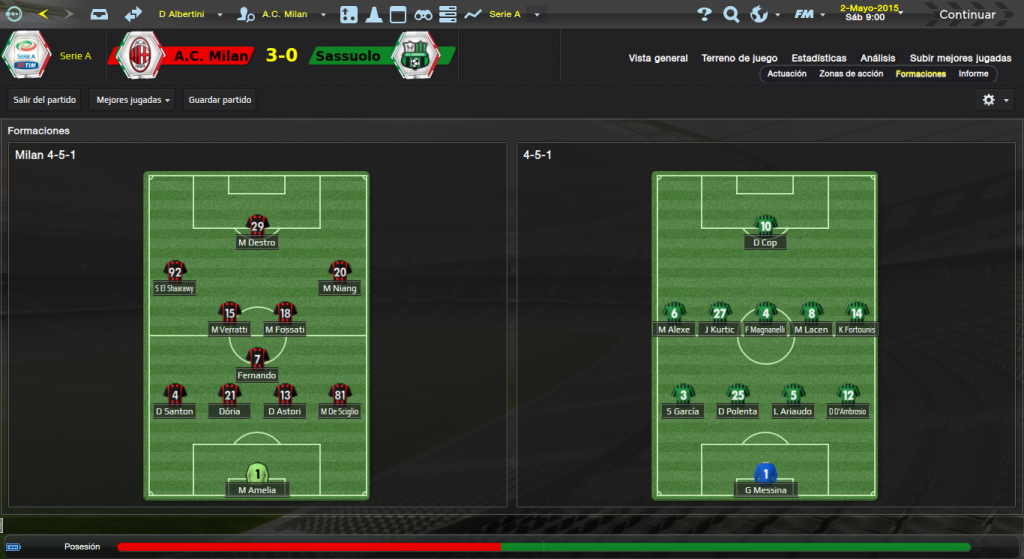1024x559 pixels.
Task: Open the Informe sub-tab
Action: point(973,74)
